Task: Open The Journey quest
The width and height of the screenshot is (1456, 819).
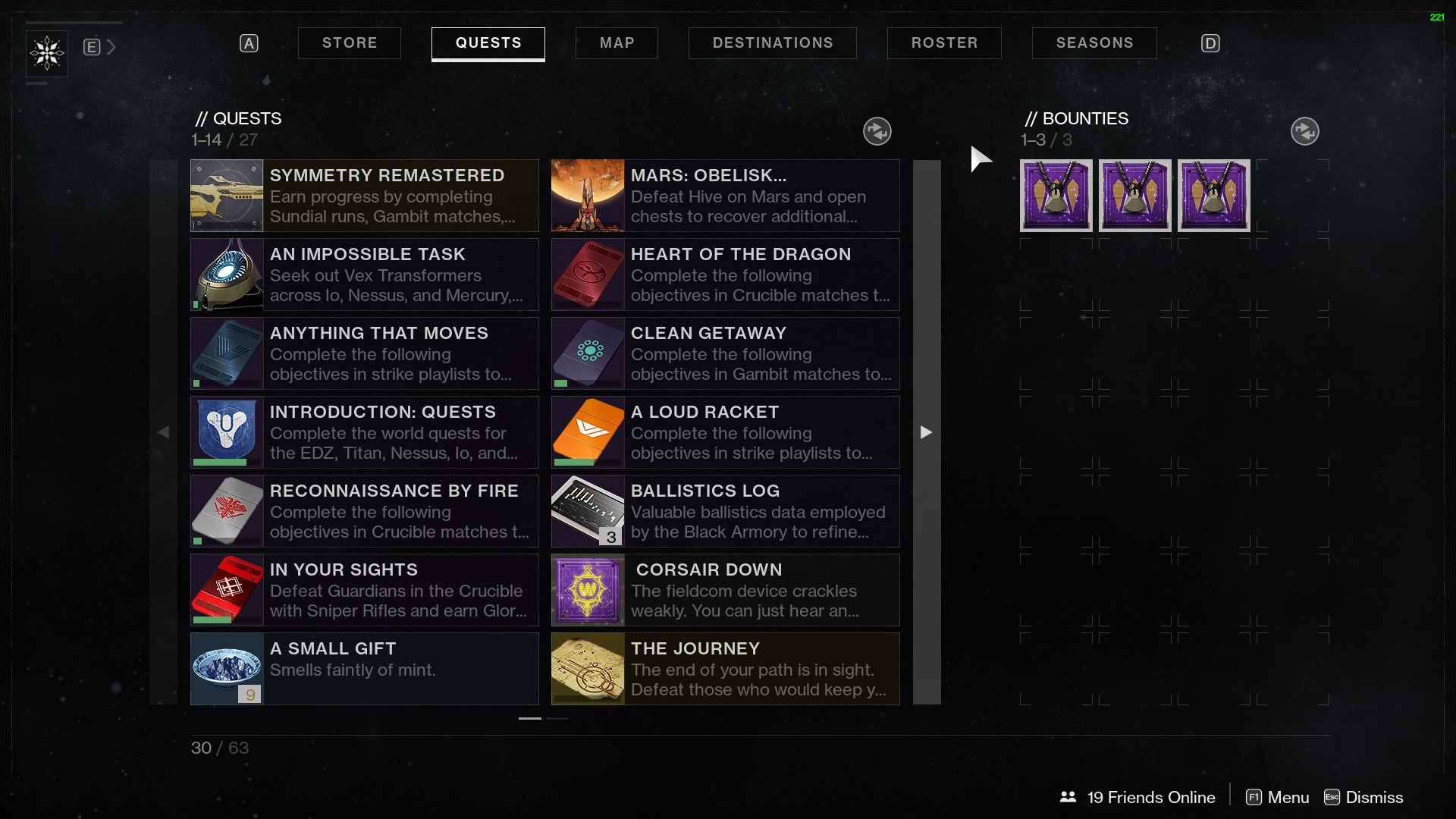Action: click(725, 669)
